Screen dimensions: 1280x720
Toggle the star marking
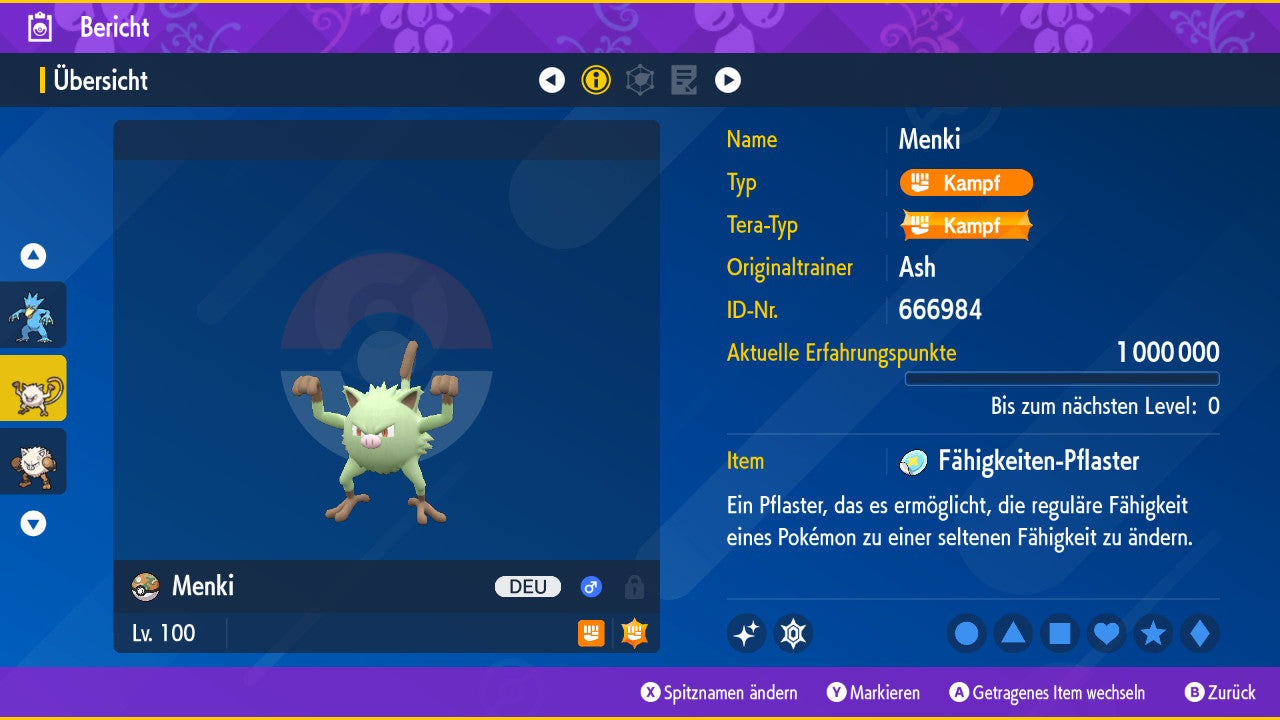[1153, 633]
